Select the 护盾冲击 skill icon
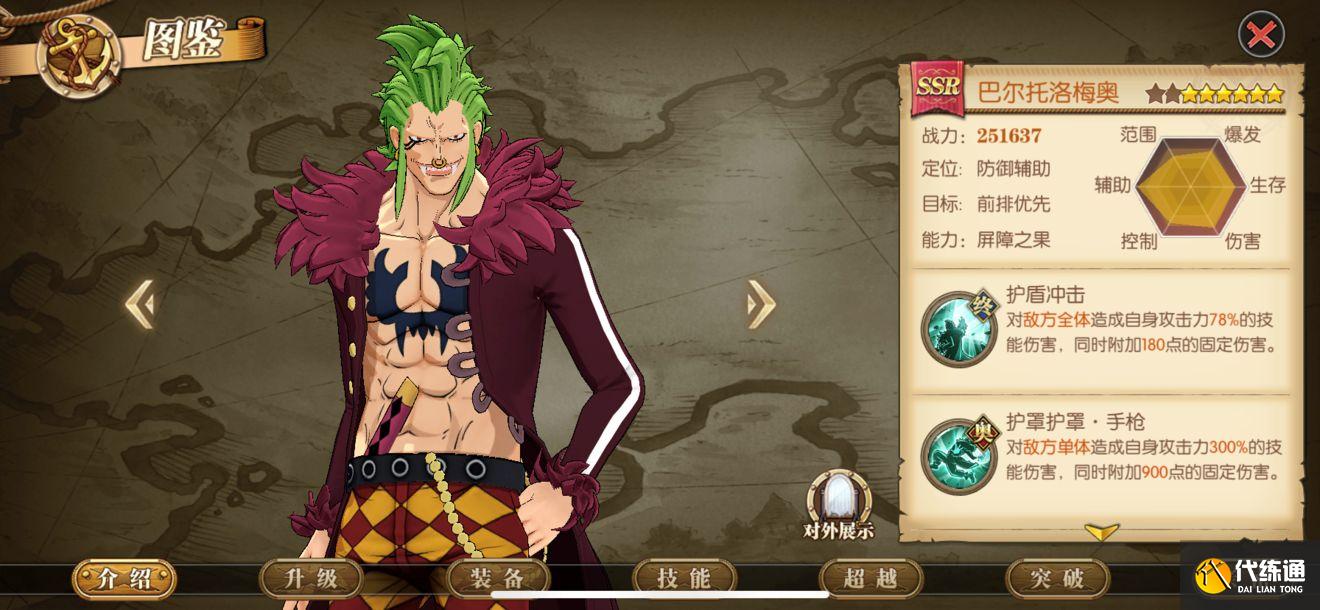Screen dimensions: 1320x610 pyautogui.click(x=951, y=328)
